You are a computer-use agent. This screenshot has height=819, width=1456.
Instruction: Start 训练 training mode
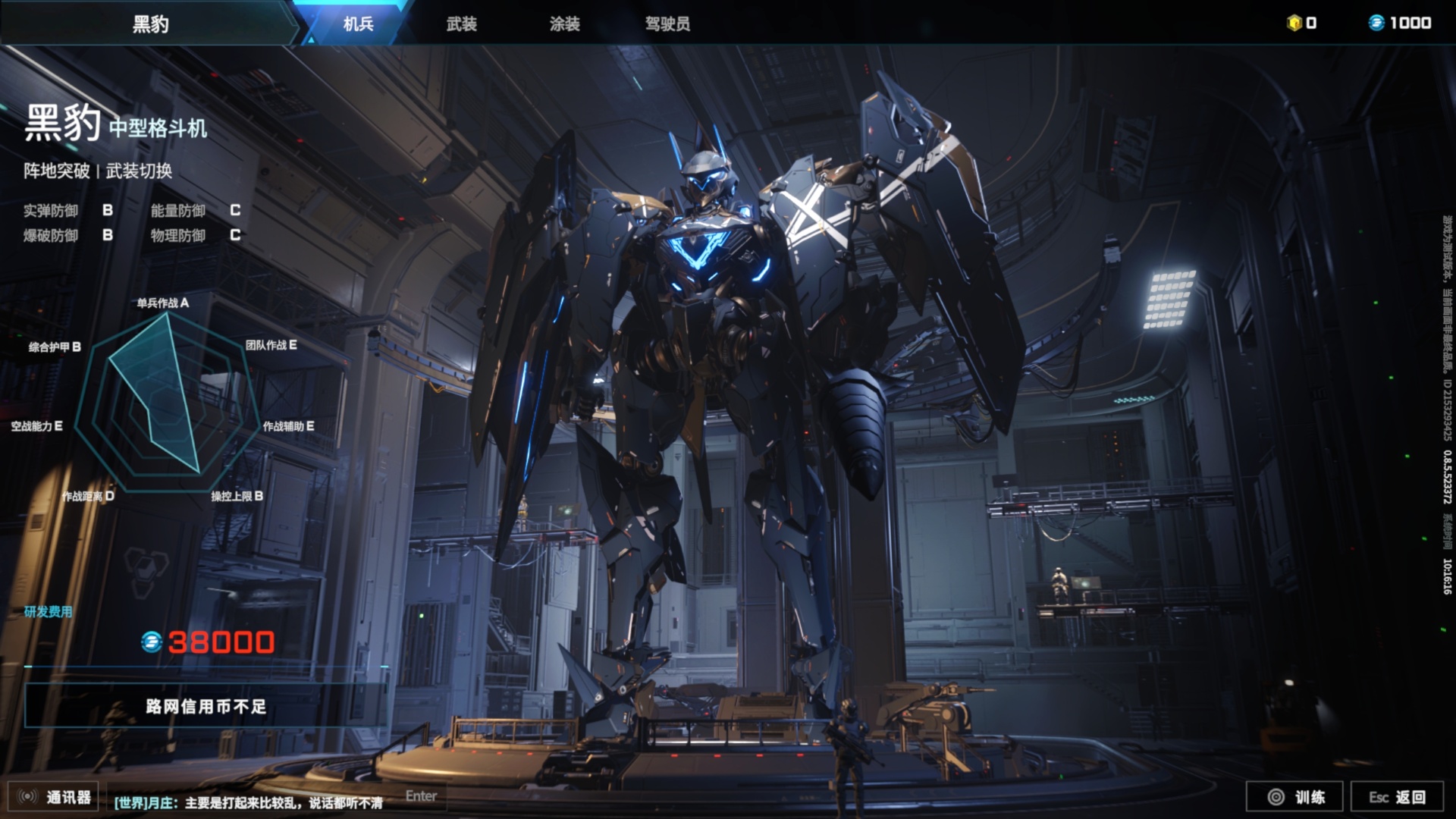point(1295,797)
